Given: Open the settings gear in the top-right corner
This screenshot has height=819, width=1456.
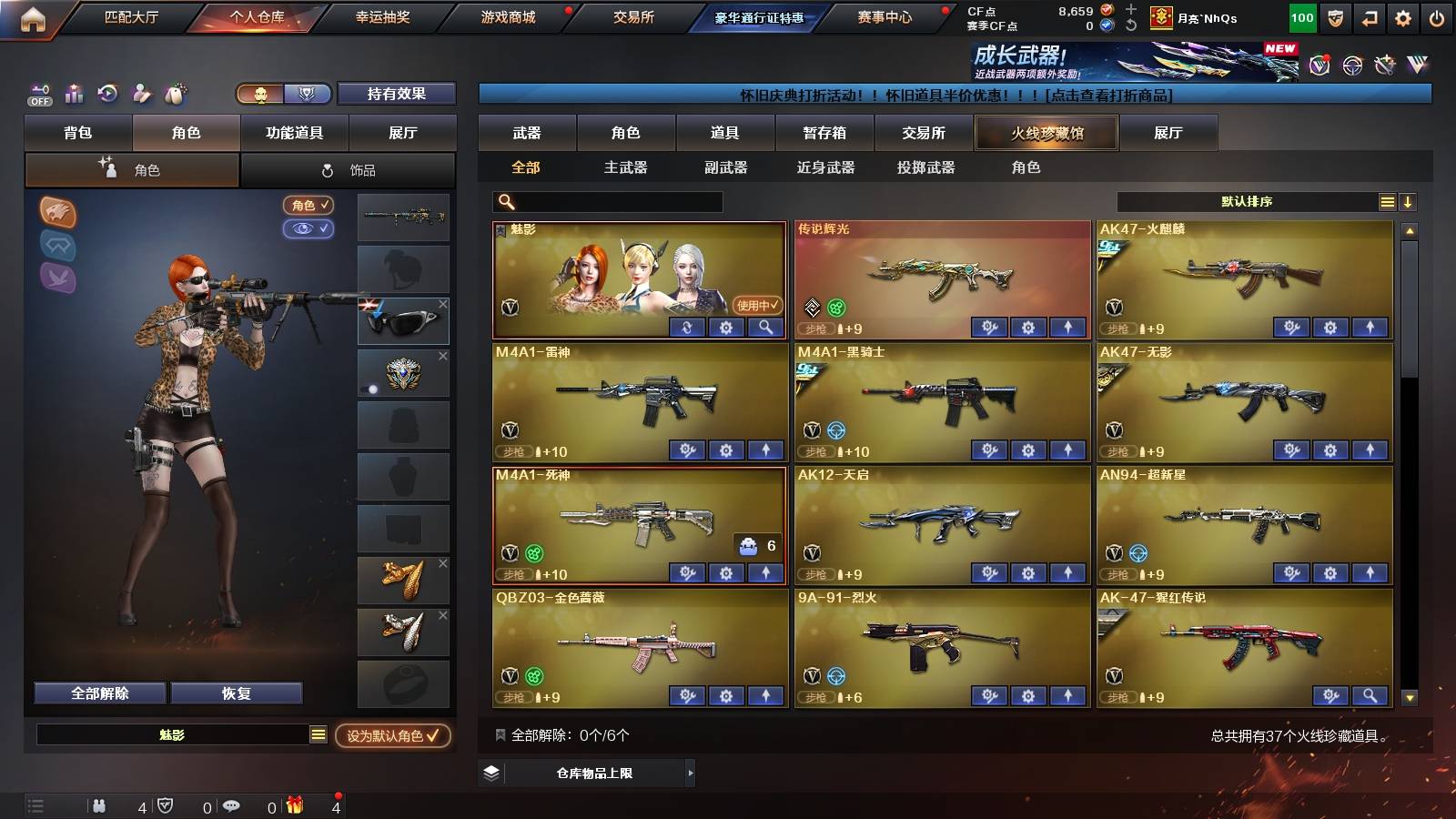Looking at the screenshot, I should [x=1404, y=16].
